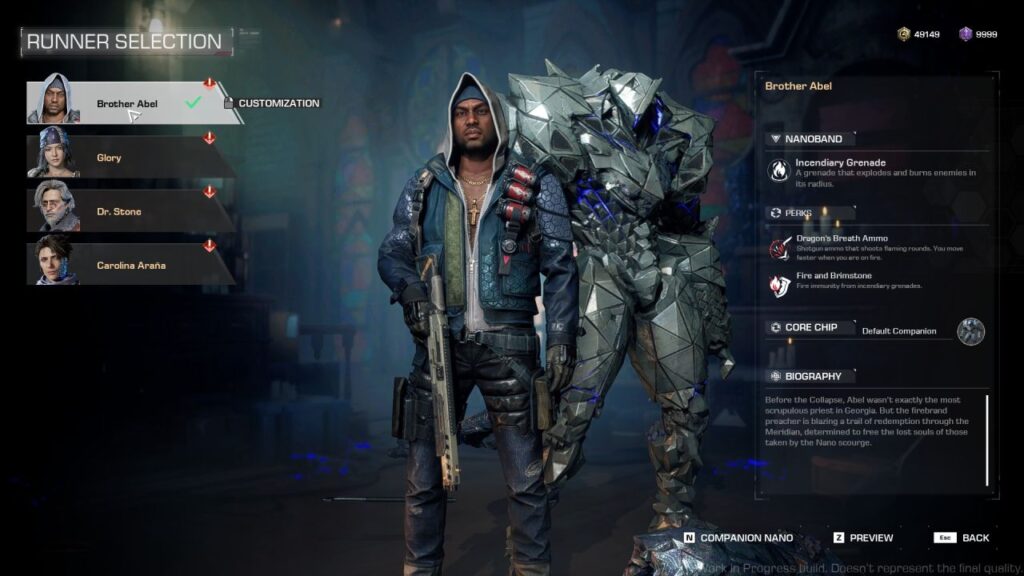This screenshot has width=1024, height=576.
Task: Choose the Glory runner row
Action: tap(125, 157)
